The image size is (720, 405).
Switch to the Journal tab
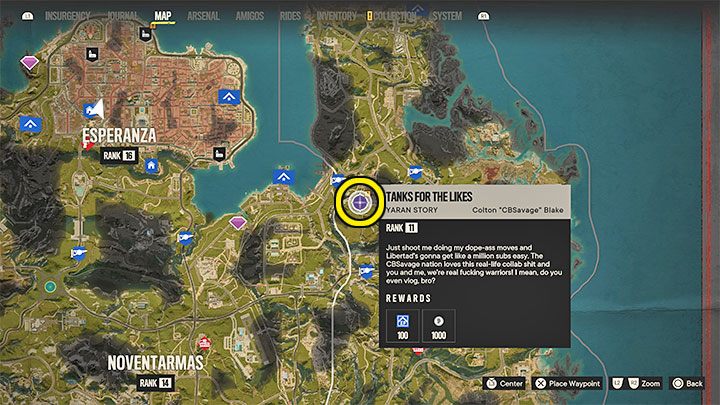[x=122, y=16]
